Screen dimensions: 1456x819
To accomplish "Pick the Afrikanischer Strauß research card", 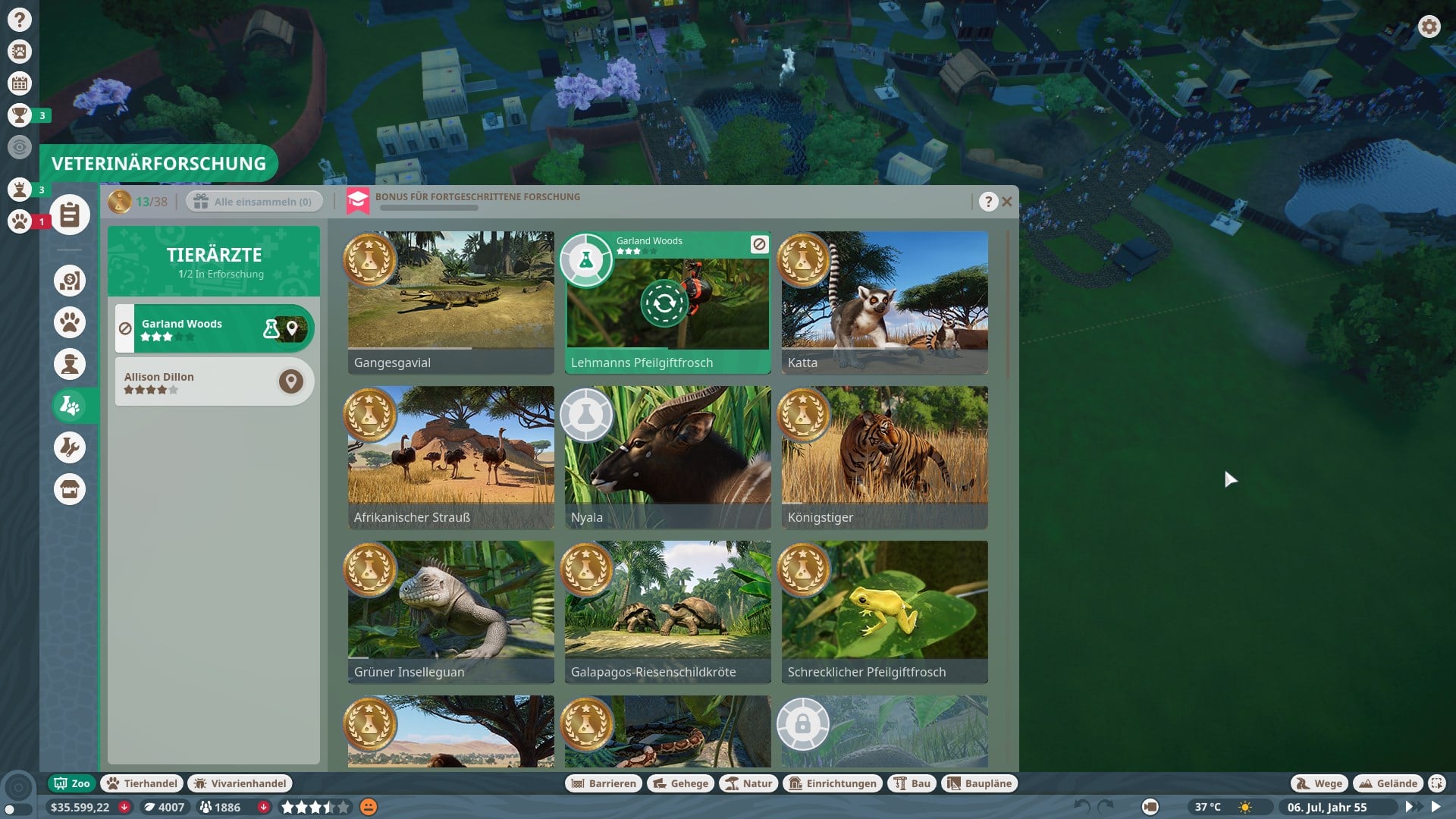I will [x=450, y=457].
